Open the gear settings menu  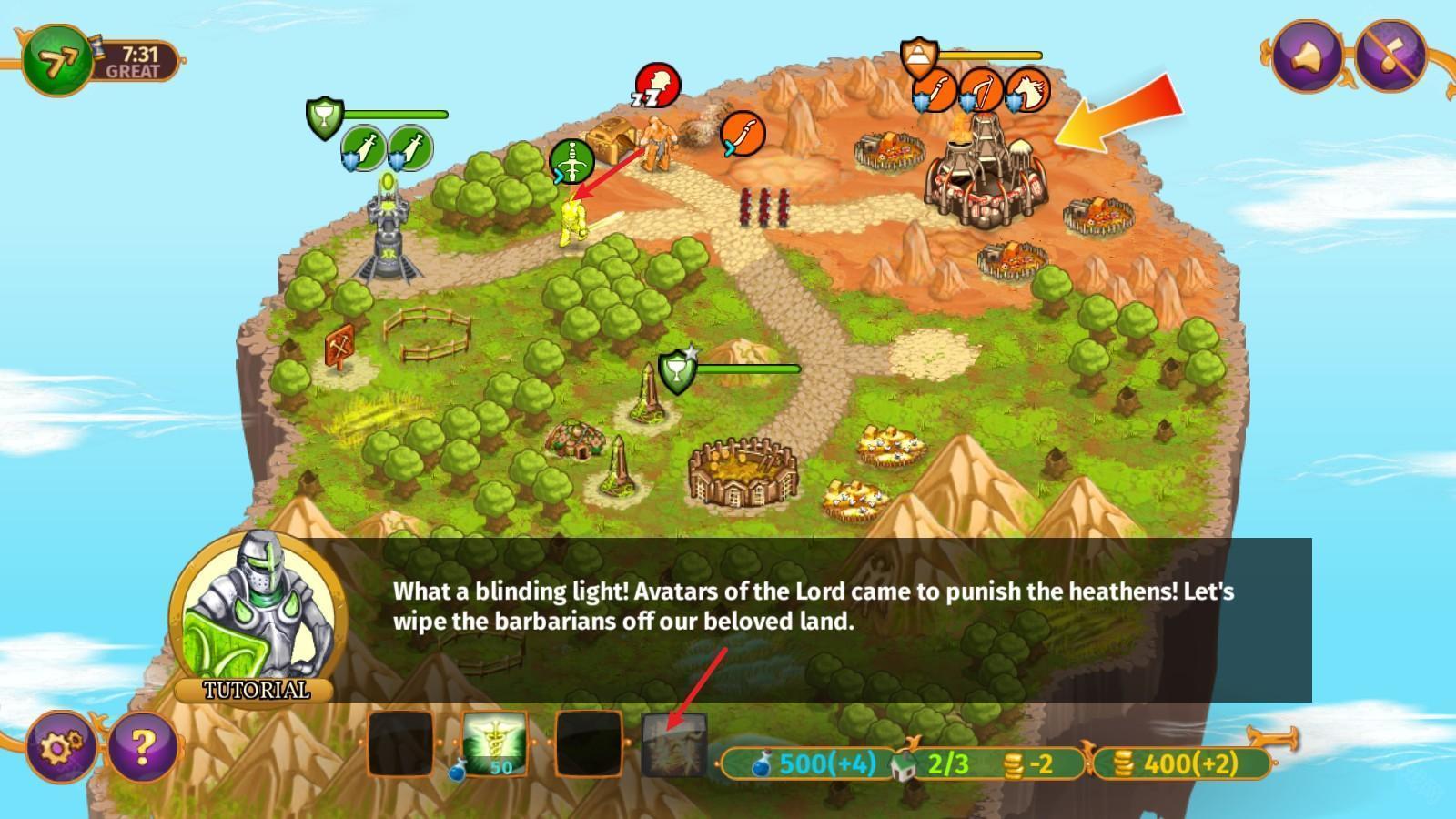(61, 747)
